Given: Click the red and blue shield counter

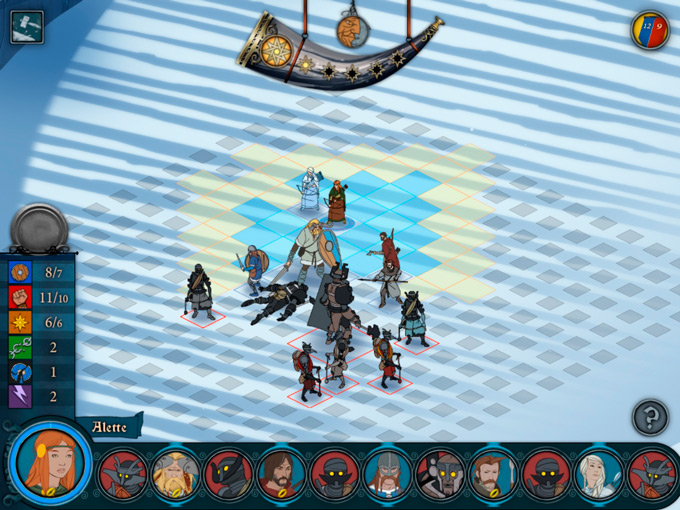Looking at the screenshot, I should pos(650,31).
